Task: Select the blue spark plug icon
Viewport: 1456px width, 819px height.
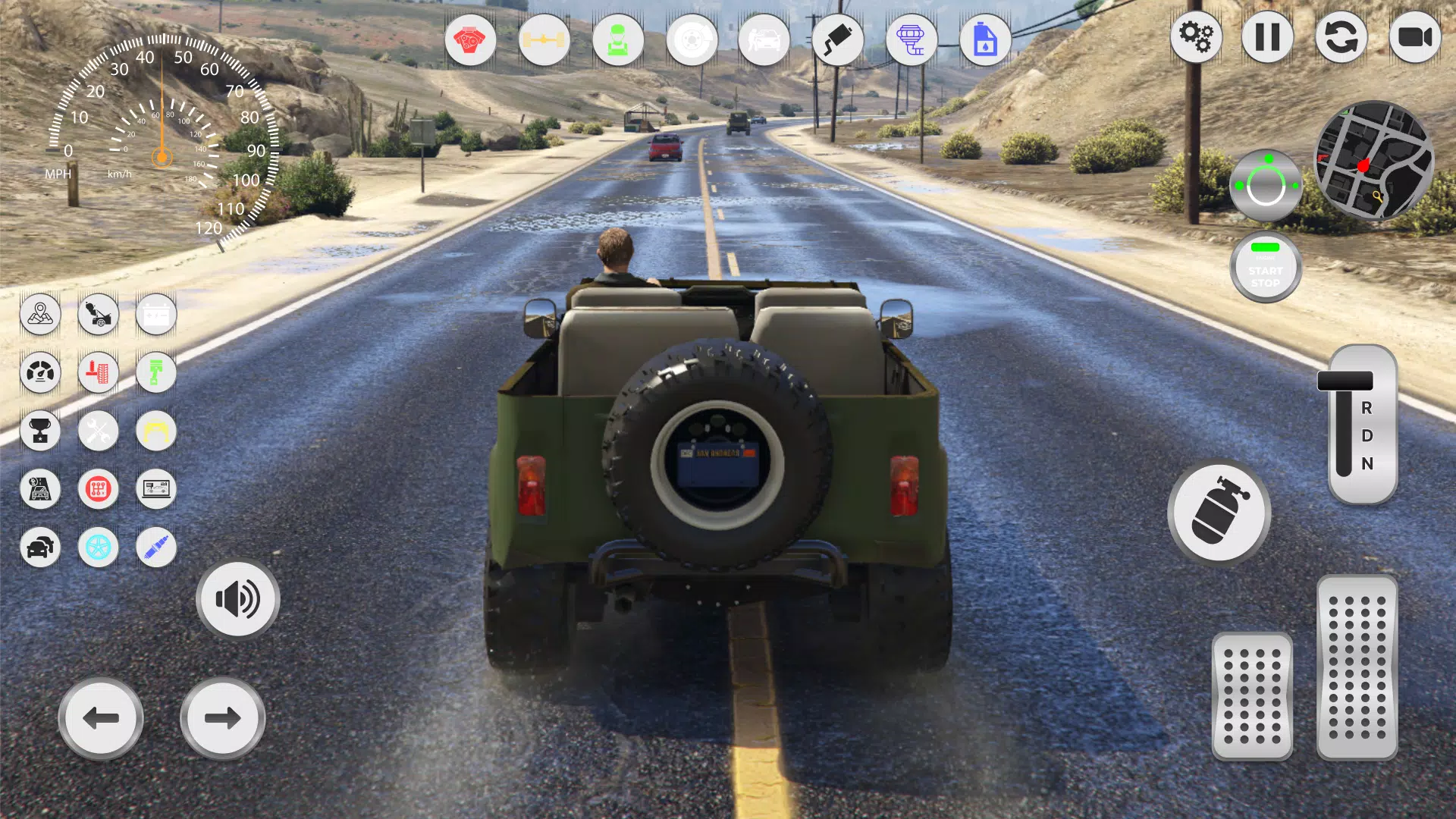Action: pos(156,548)
